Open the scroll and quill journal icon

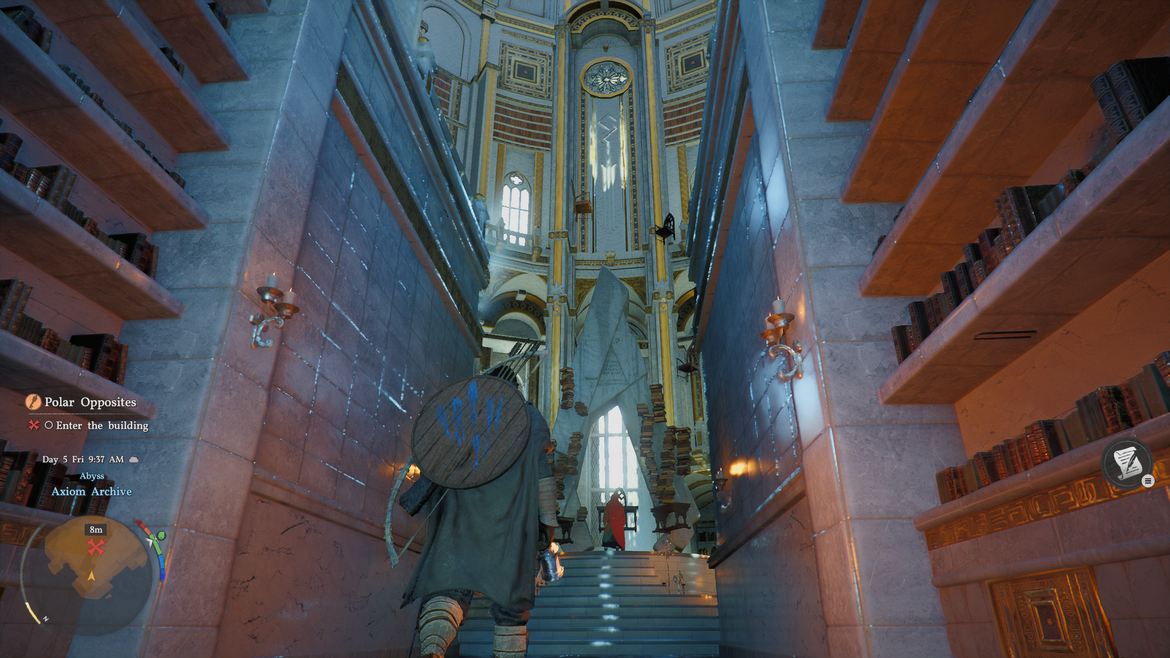point(1126,463)
